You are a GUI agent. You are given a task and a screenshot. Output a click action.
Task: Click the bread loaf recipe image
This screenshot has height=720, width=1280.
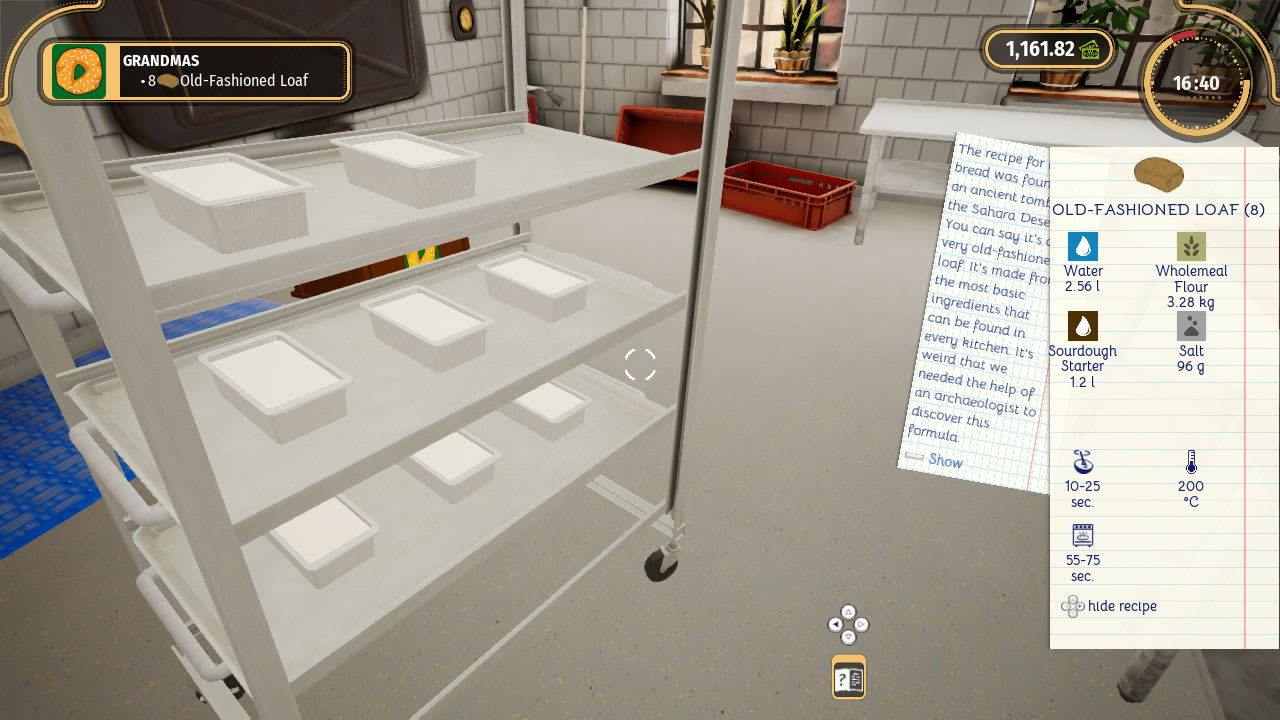tap(1160, 175)
